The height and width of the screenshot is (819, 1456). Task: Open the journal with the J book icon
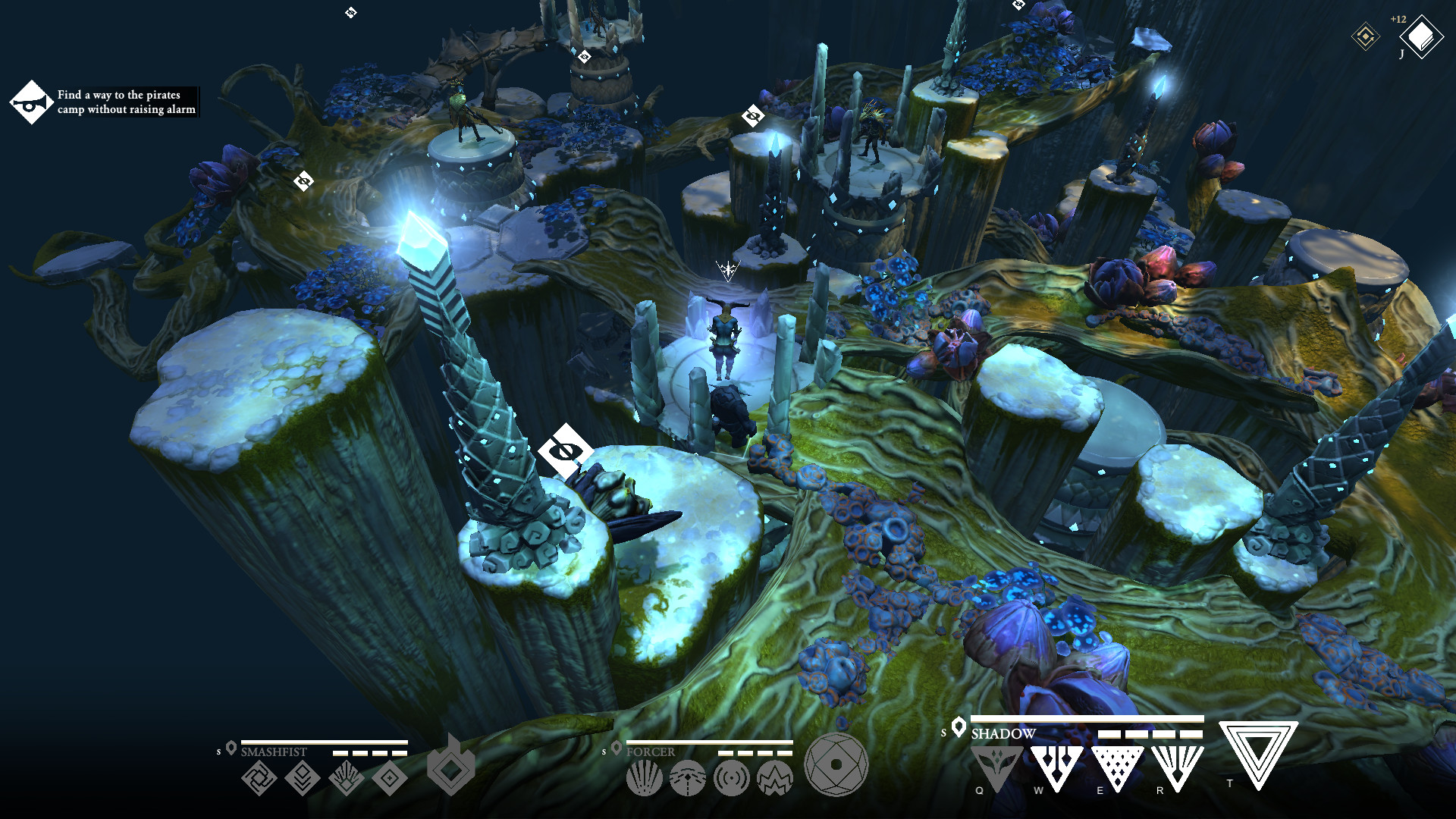coord(1422,36)
